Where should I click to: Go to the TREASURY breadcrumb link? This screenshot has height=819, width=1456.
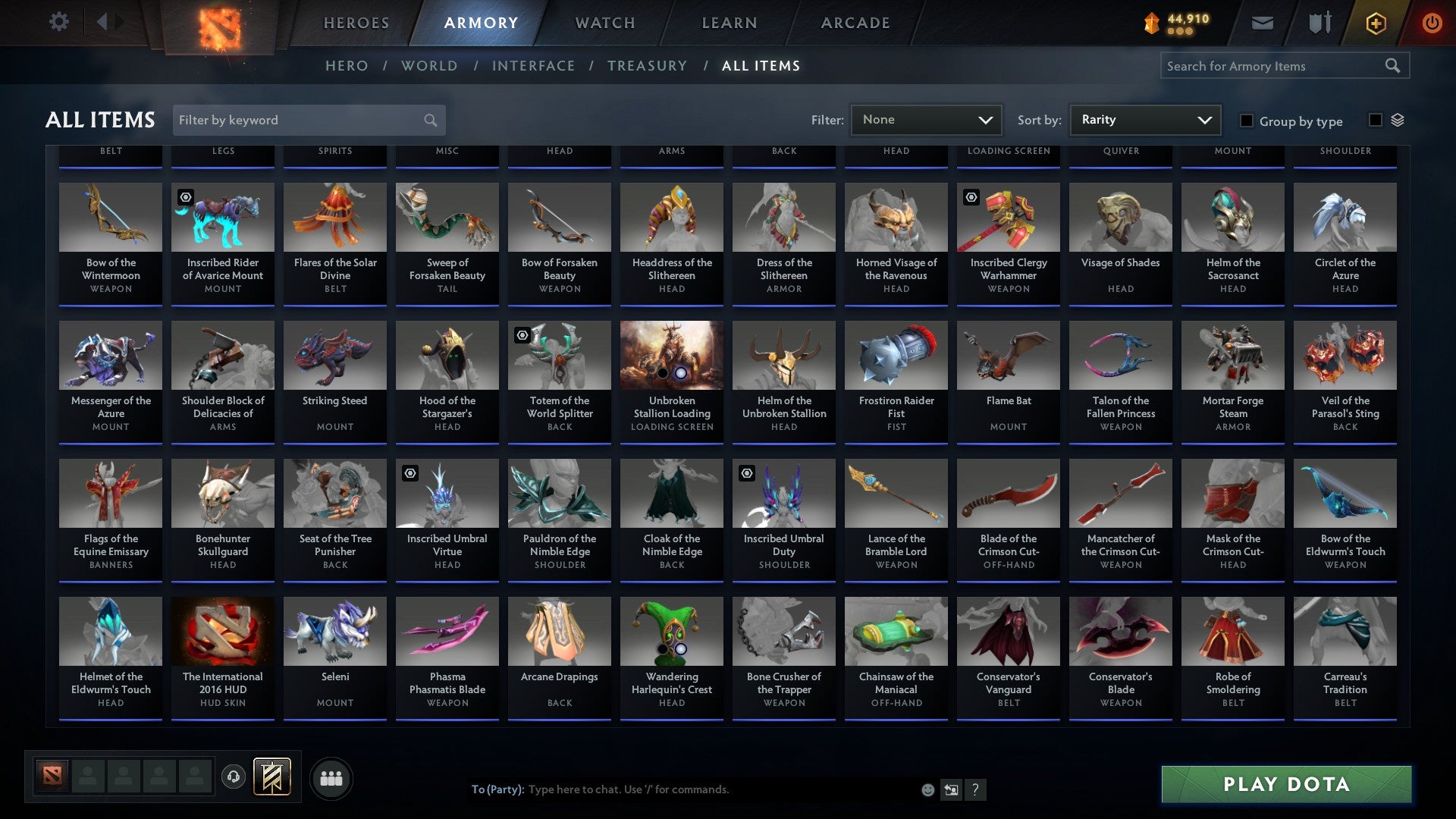pyautogui.click(x=647, y=66)
